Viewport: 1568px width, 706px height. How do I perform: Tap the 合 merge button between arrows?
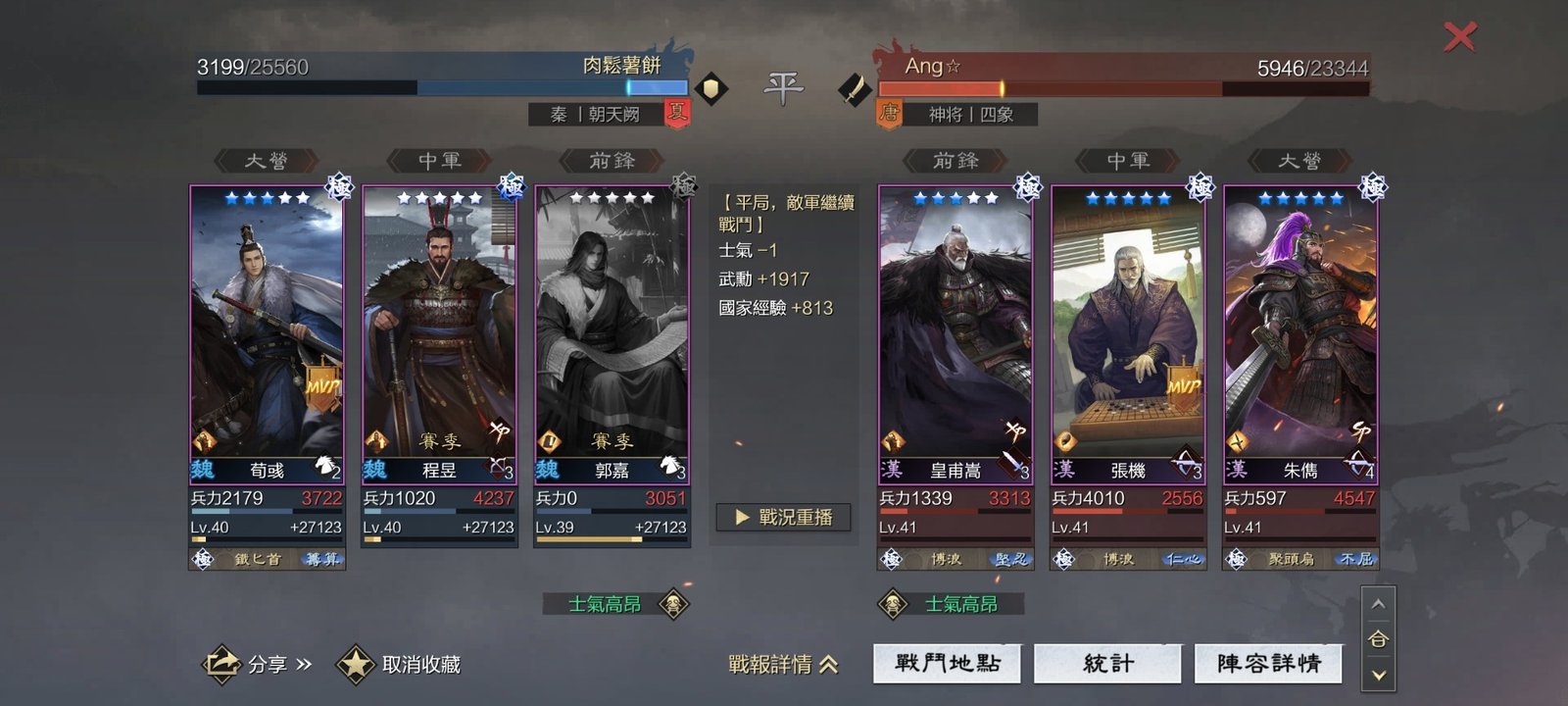pyautogui.click(x=1378, y=639)
